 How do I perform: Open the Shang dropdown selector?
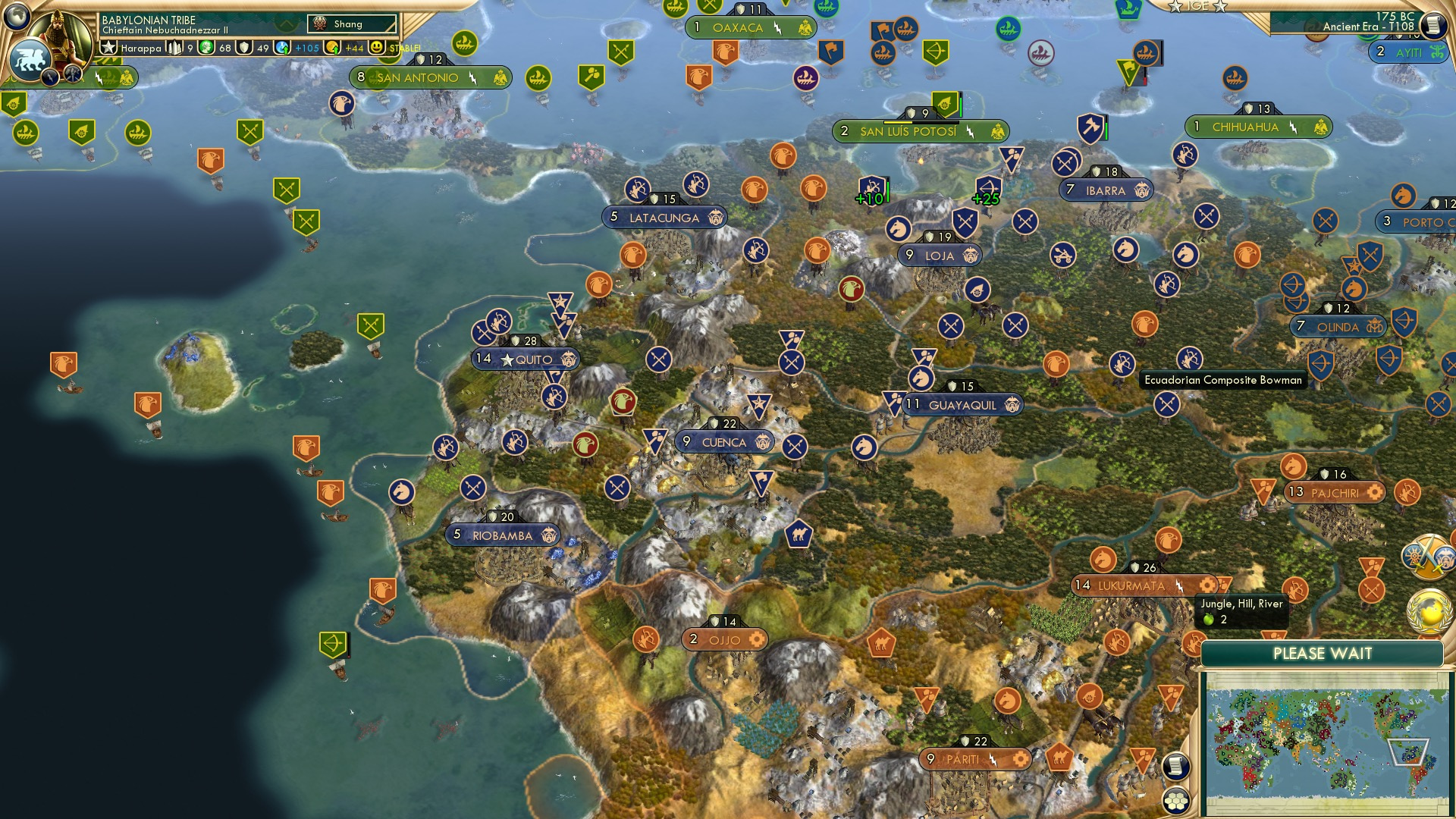click(x=352, y=24)
